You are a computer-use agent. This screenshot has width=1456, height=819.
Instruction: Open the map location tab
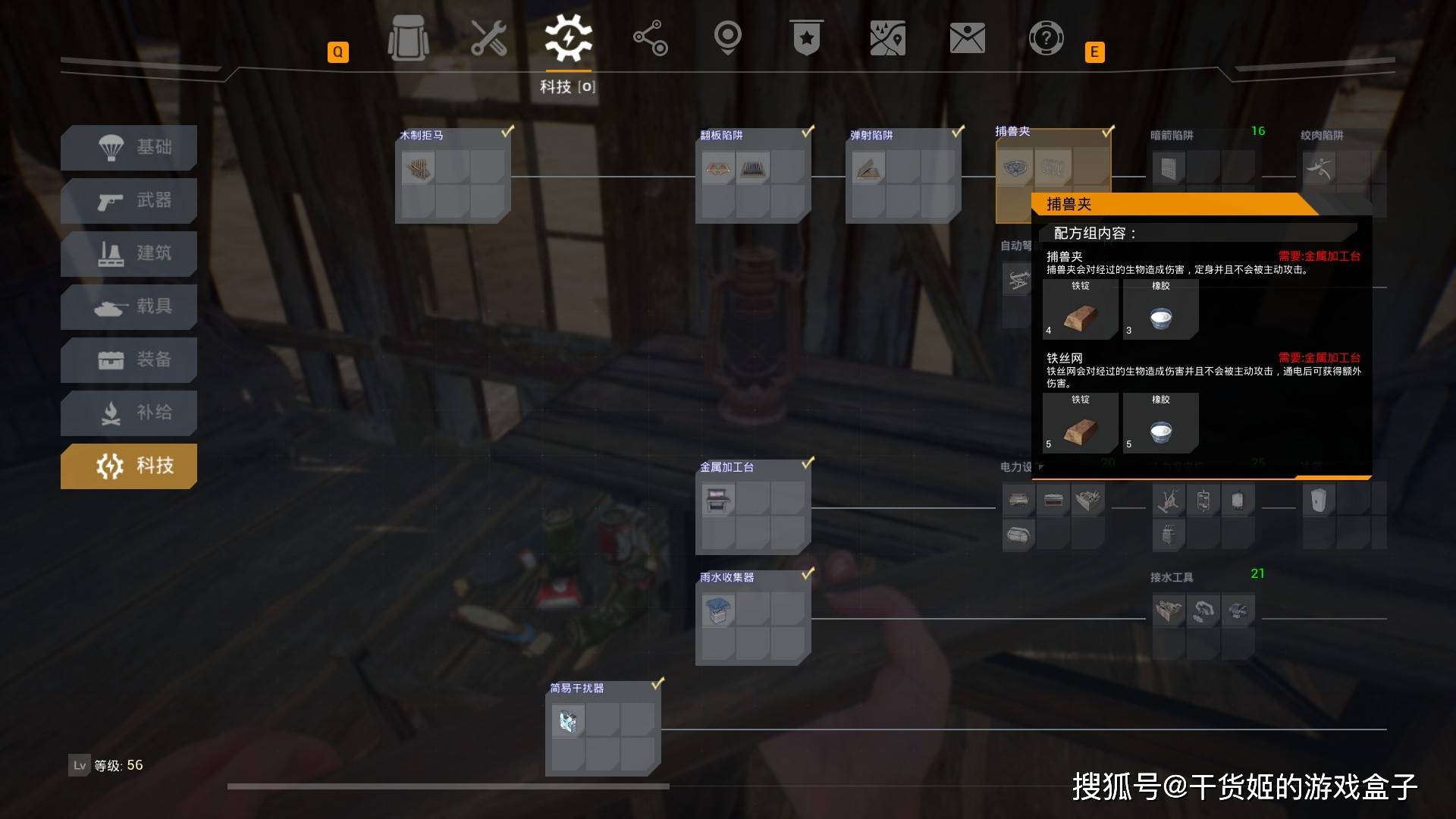pyautogui.click(x=887, y=38)
